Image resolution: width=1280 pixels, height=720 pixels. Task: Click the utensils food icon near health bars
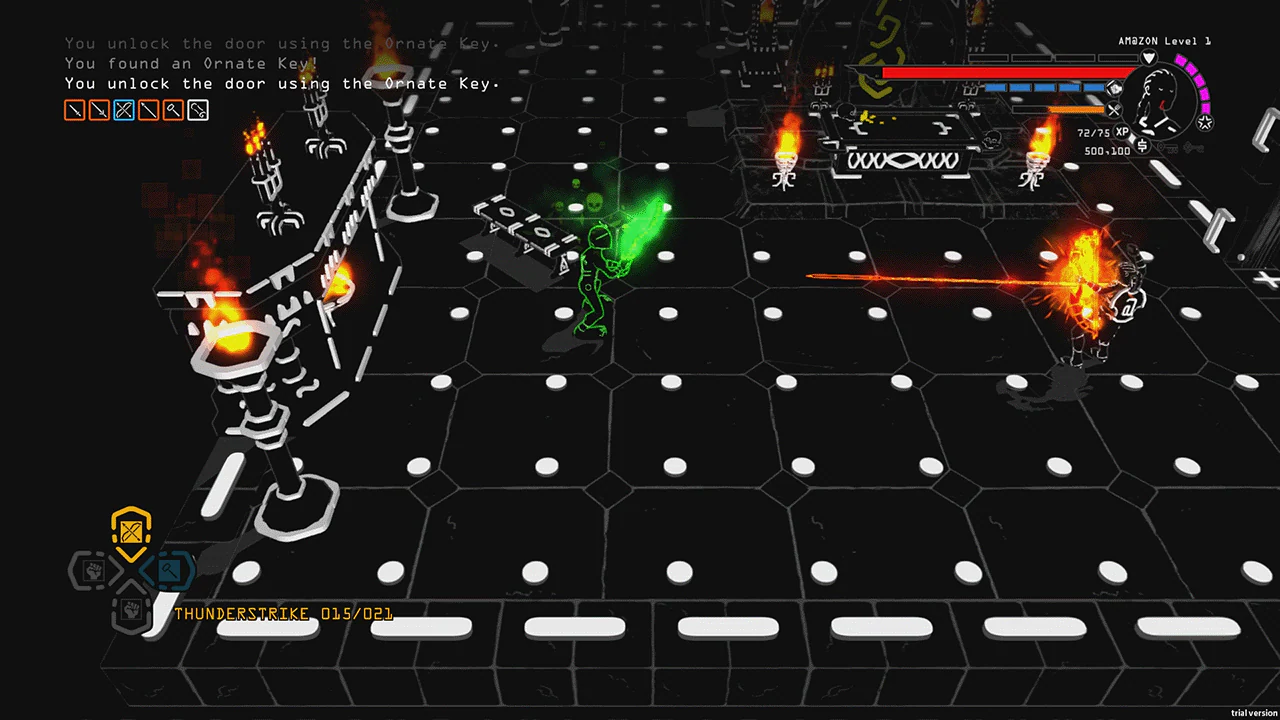coord(1113,109)
